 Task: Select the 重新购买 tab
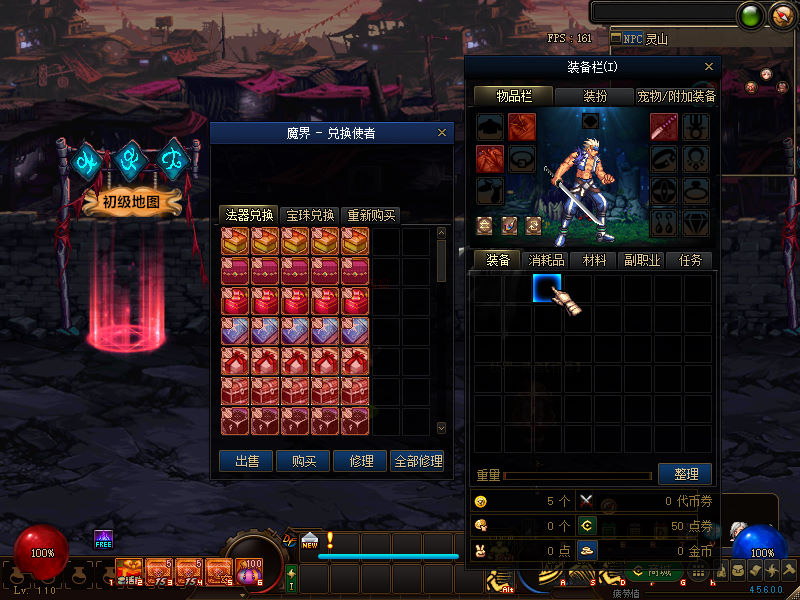tap(370, 215)
